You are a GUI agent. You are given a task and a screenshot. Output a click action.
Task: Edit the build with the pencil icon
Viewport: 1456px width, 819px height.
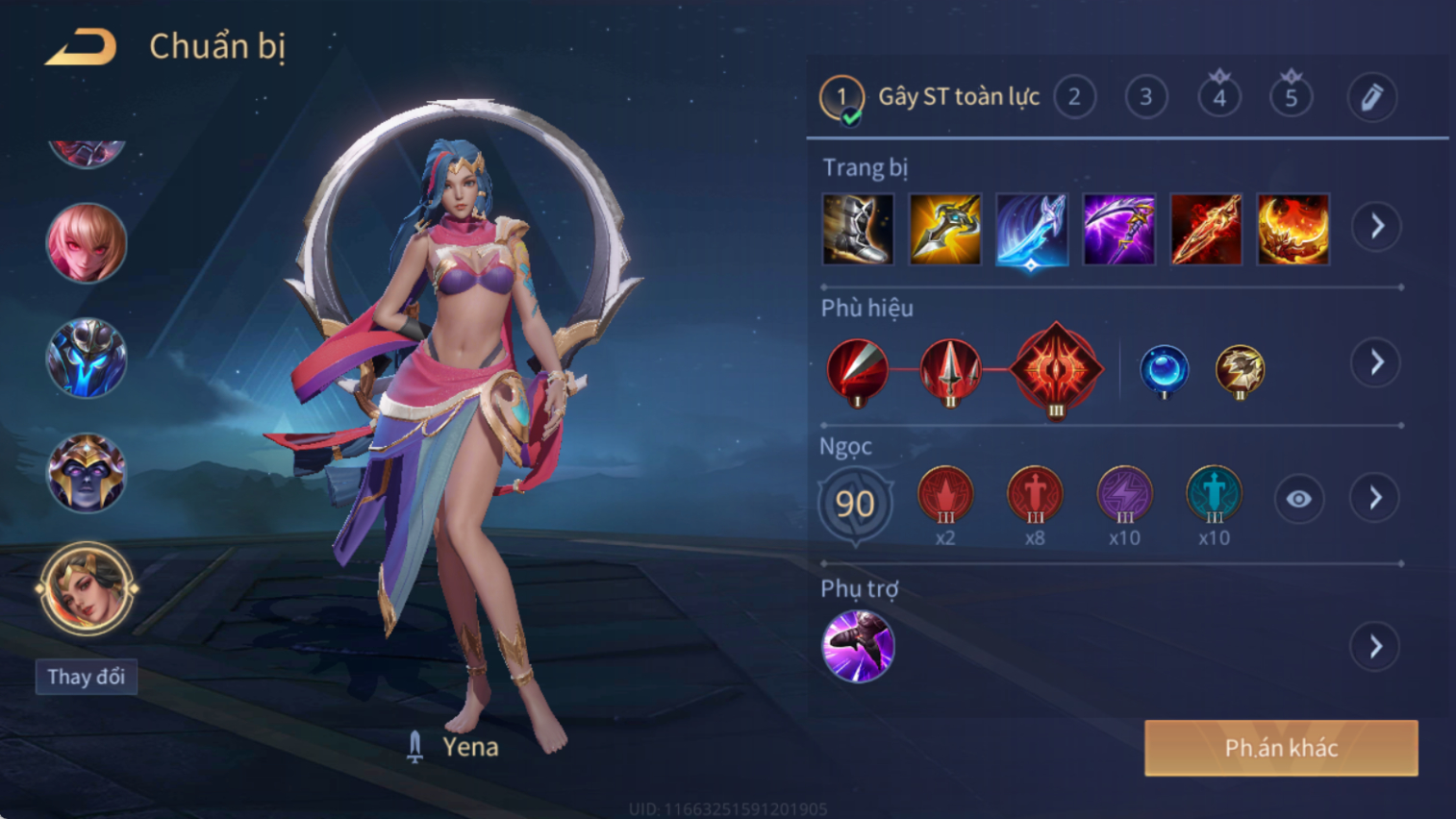click(1371, 97)
